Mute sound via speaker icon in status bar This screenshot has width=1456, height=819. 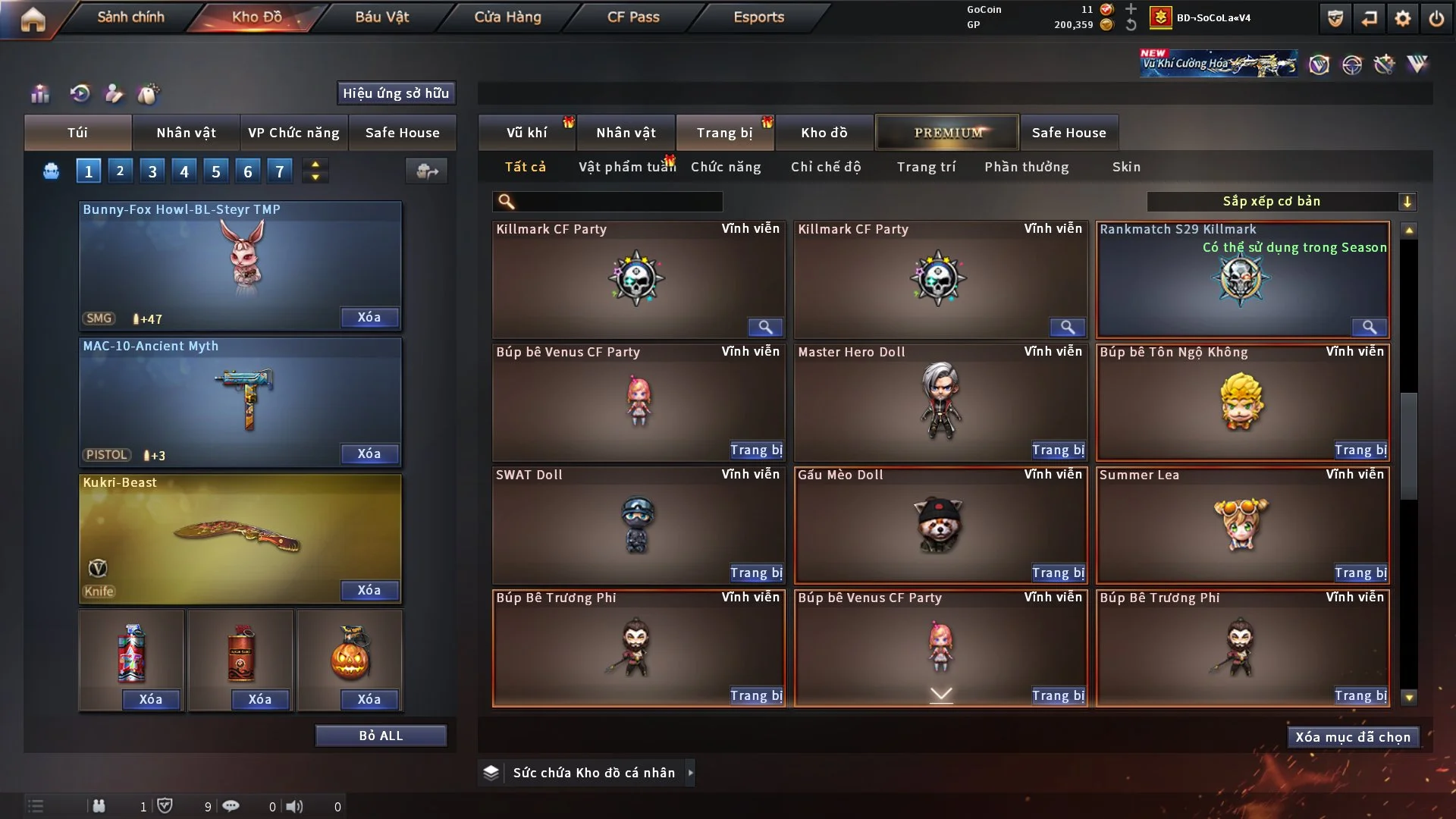coord(295,806)
